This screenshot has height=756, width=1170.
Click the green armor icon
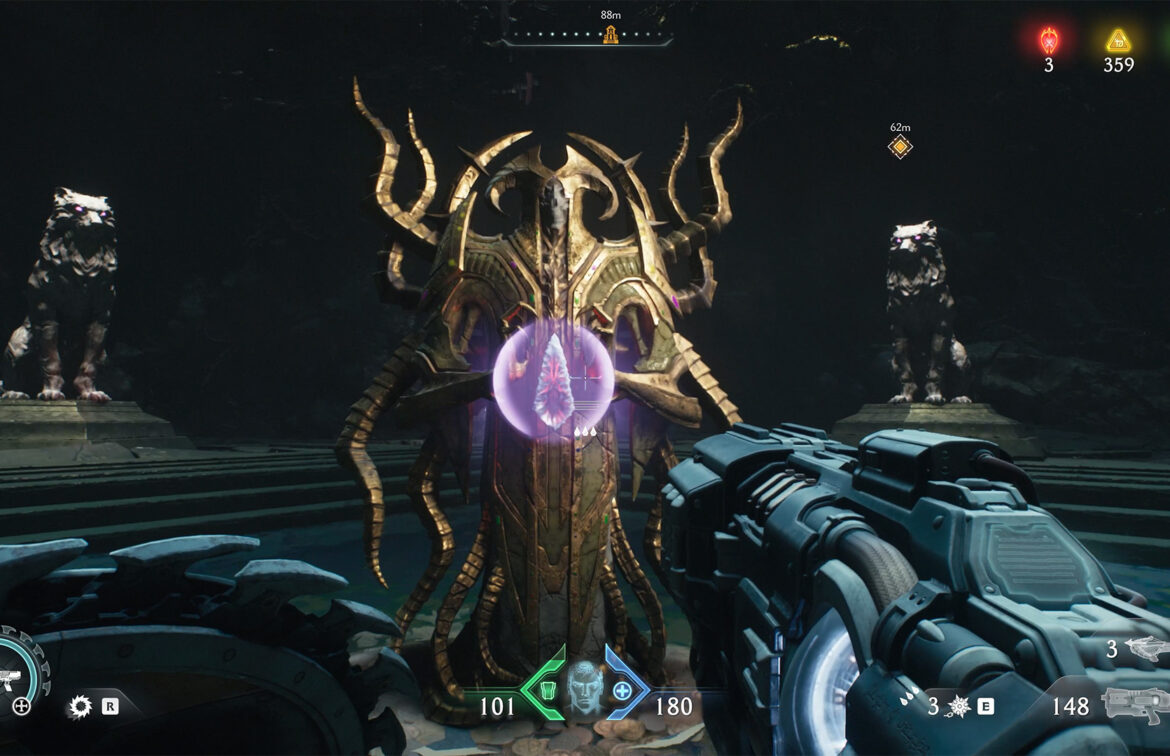coord(547,691)
